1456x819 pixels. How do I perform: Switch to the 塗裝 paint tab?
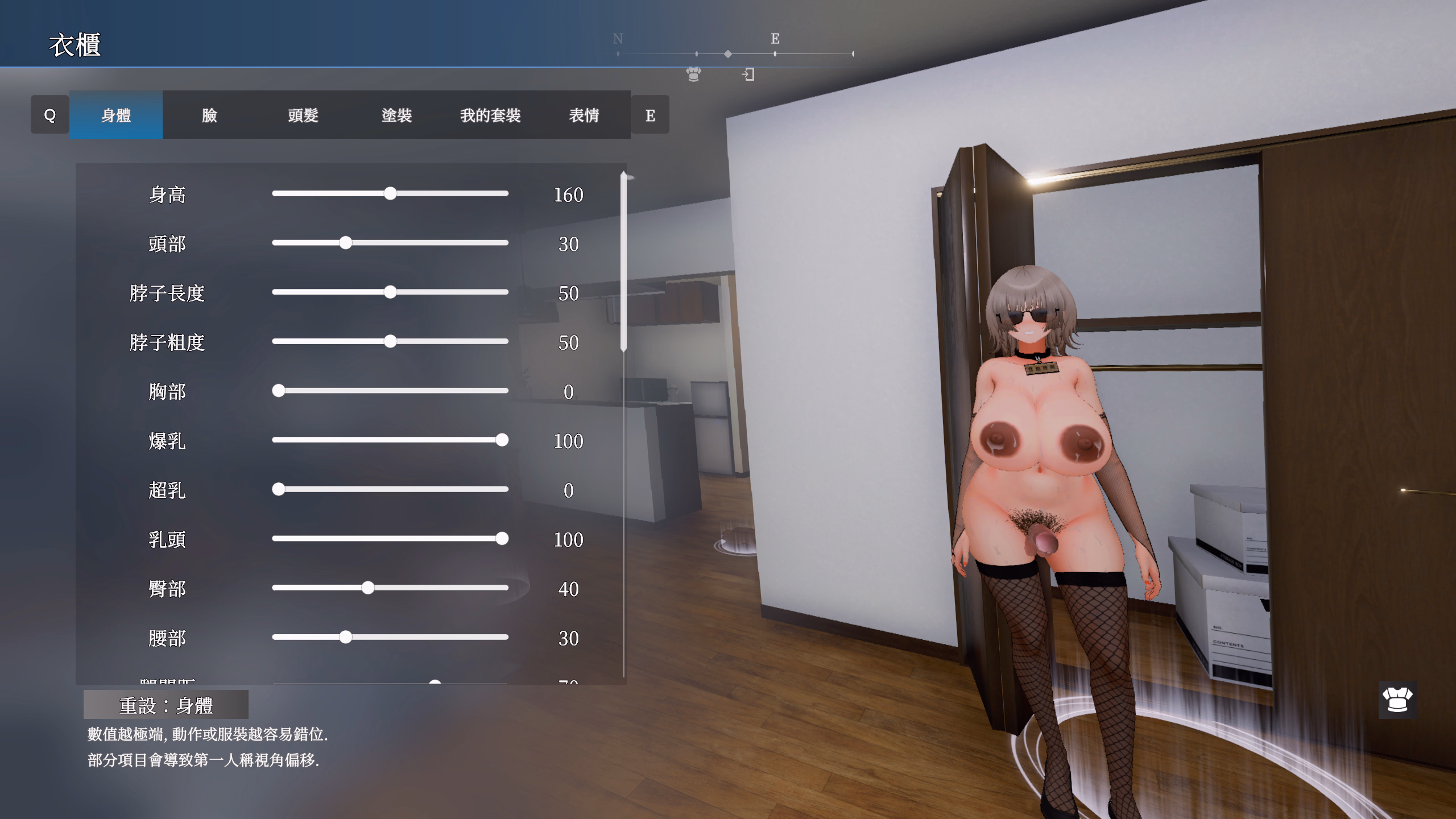coord(396,115)
